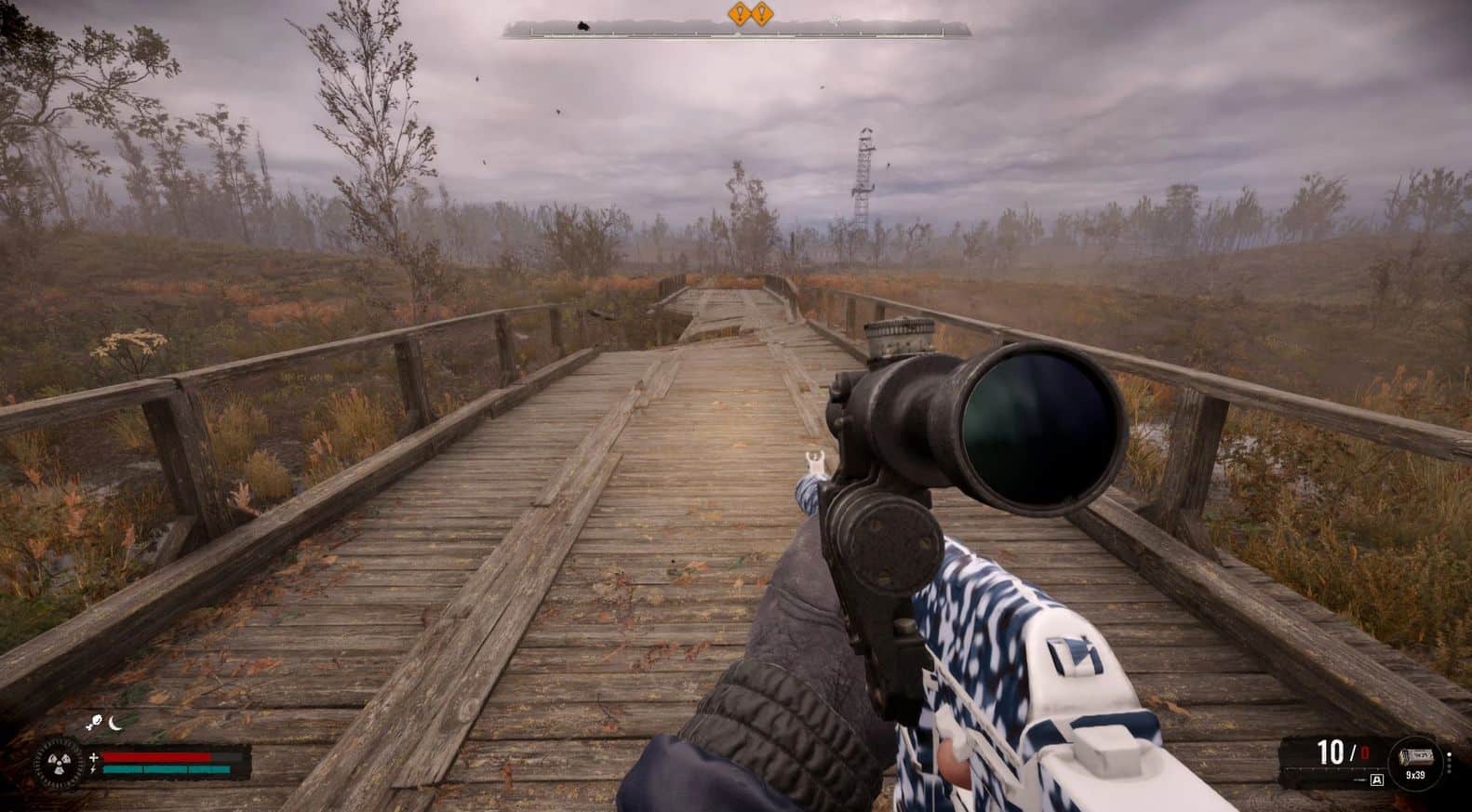Image resolution: width=1472 pixels, height=812 pixels.
Task: Click the right orange quest marker on compass
Action: [x=762, y=14]
